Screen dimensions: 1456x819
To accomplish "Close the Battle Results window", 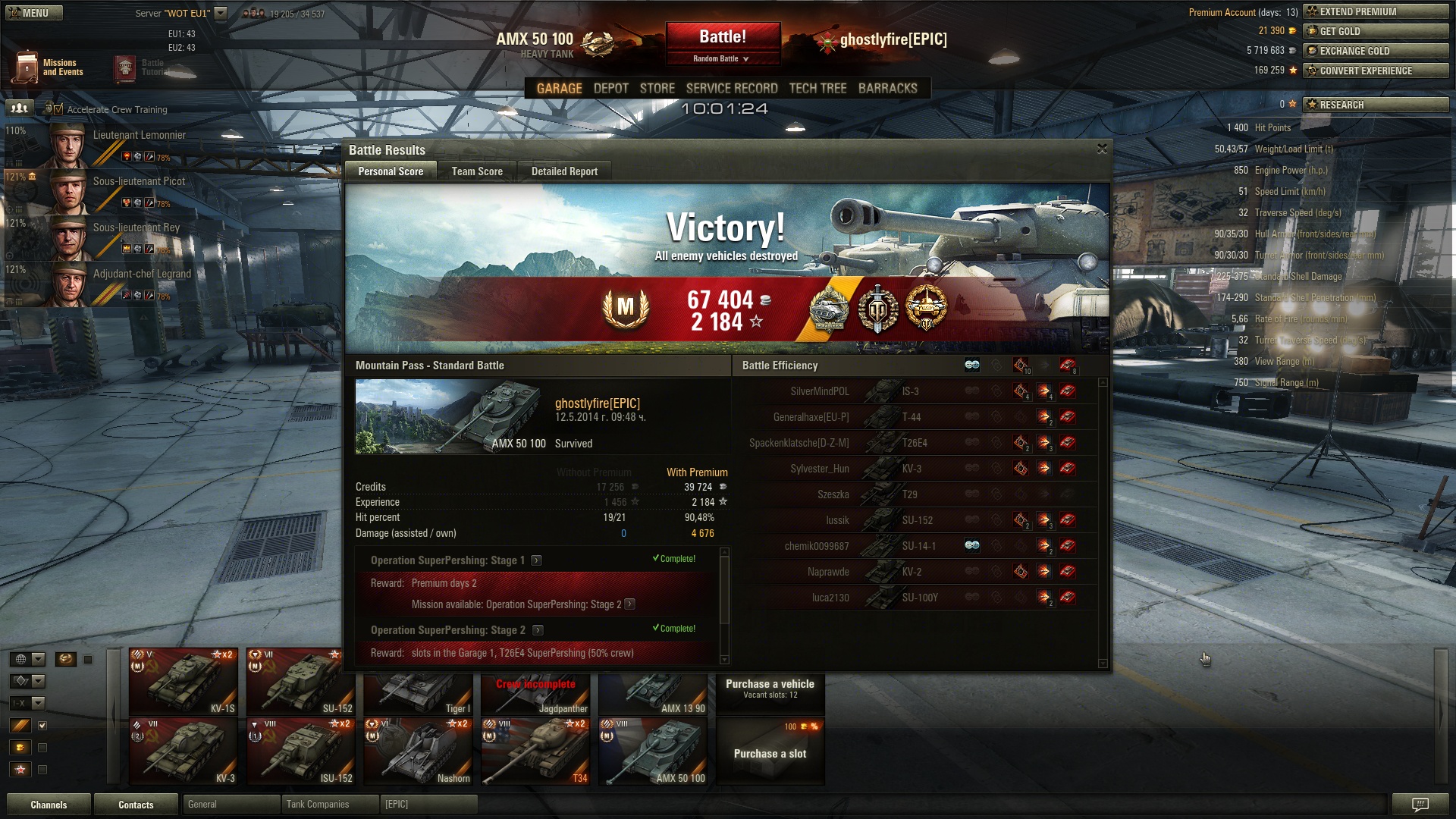I will click(1102, 149).
